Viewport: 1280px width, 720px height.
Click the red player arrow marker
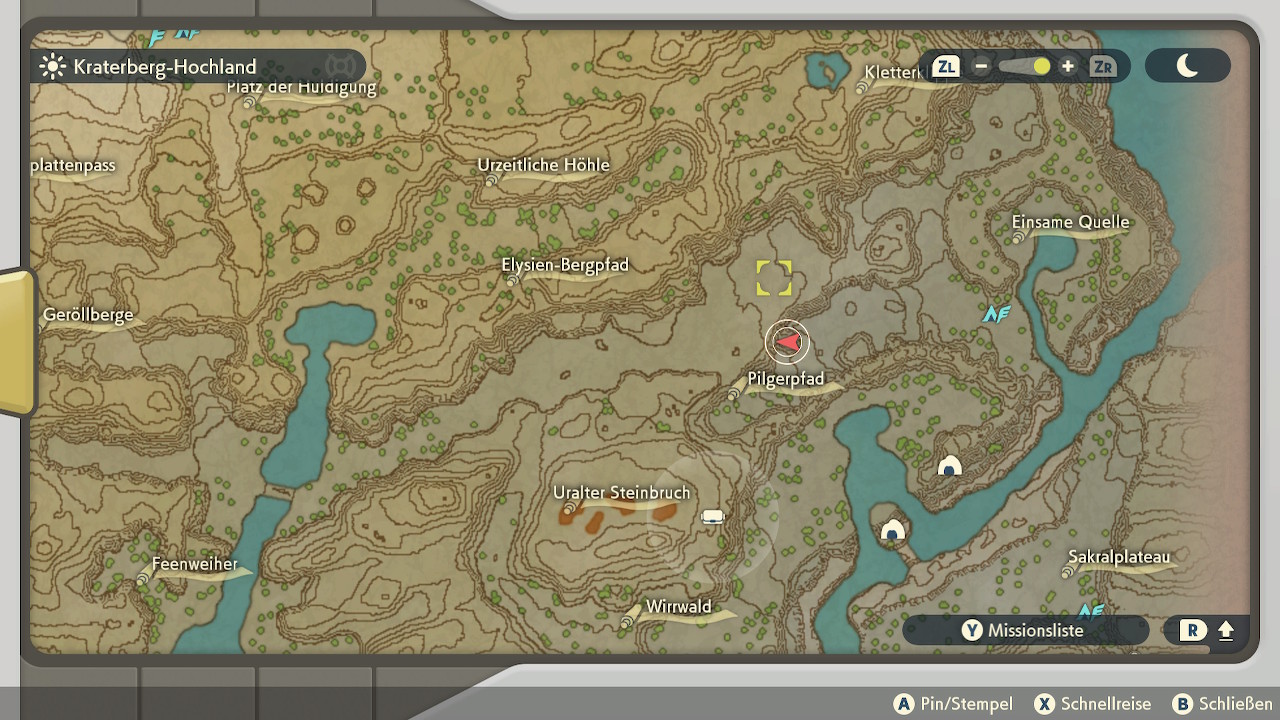tap(788, 343)
